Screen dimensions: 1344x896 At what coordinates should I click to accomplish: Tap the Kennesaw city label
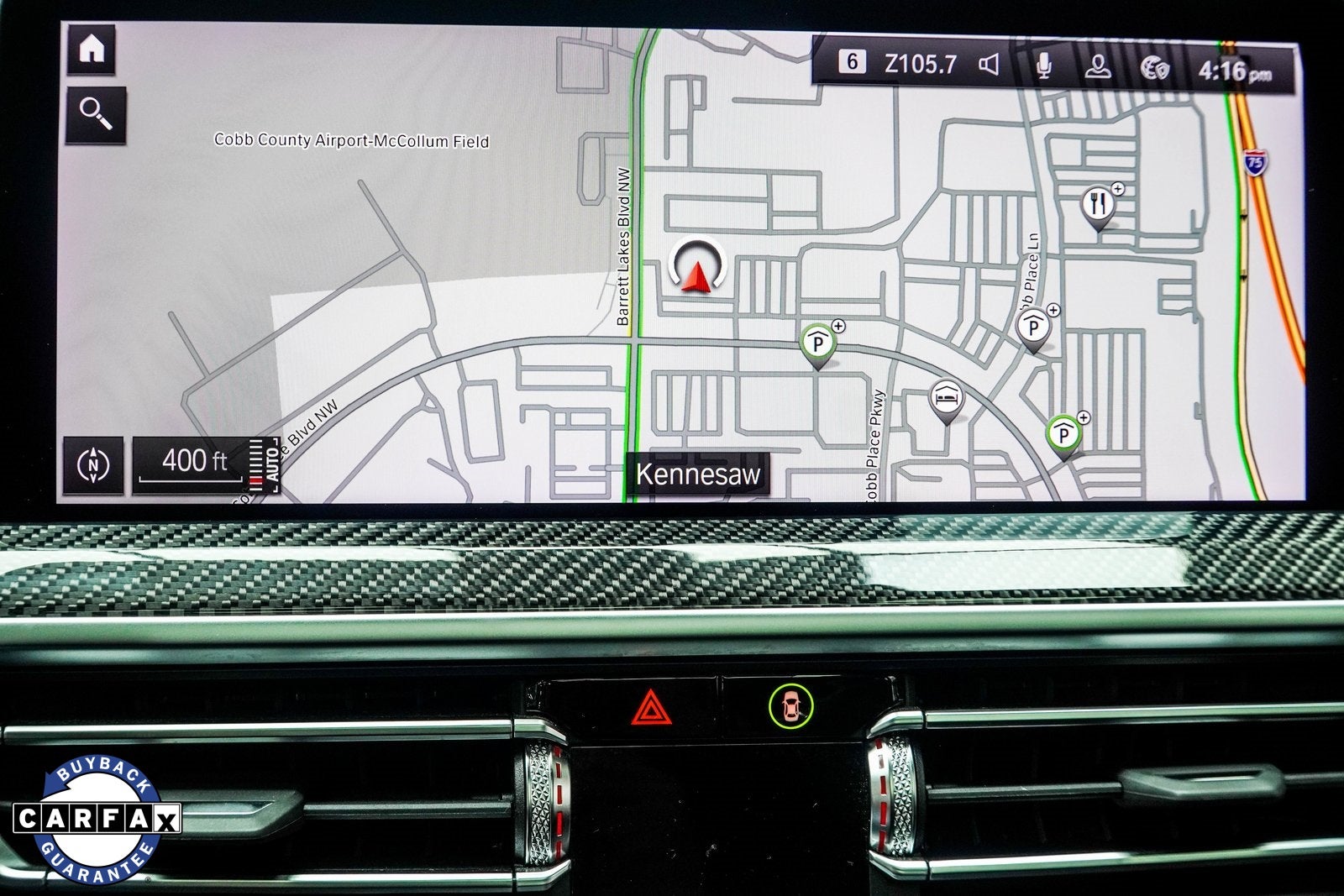pyautogui.click(x=699, y=473)
